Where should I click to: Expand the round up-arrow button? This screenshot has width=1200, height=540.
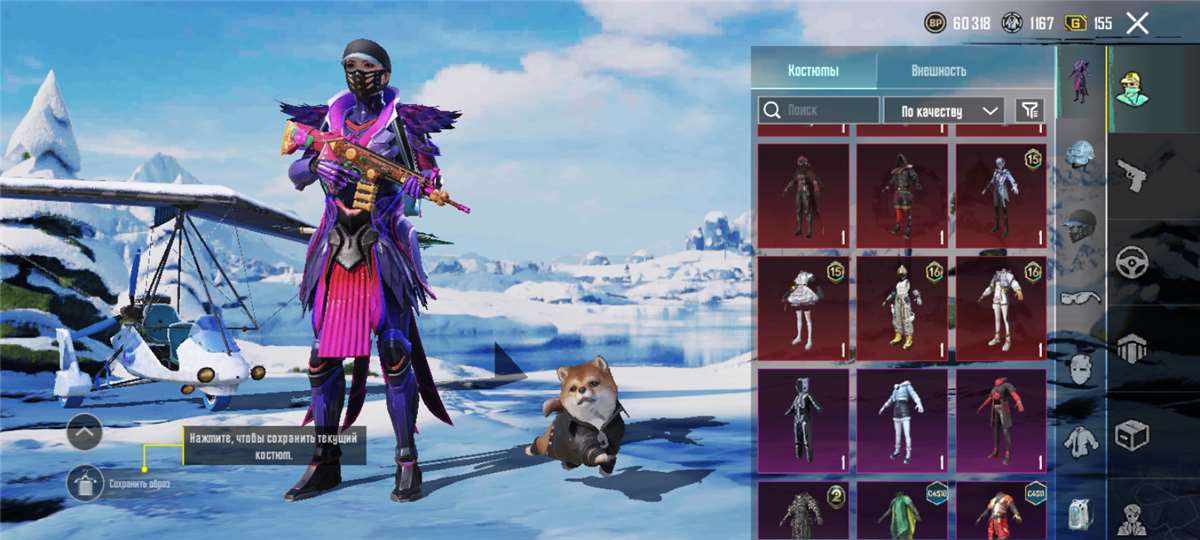(85, 431)
